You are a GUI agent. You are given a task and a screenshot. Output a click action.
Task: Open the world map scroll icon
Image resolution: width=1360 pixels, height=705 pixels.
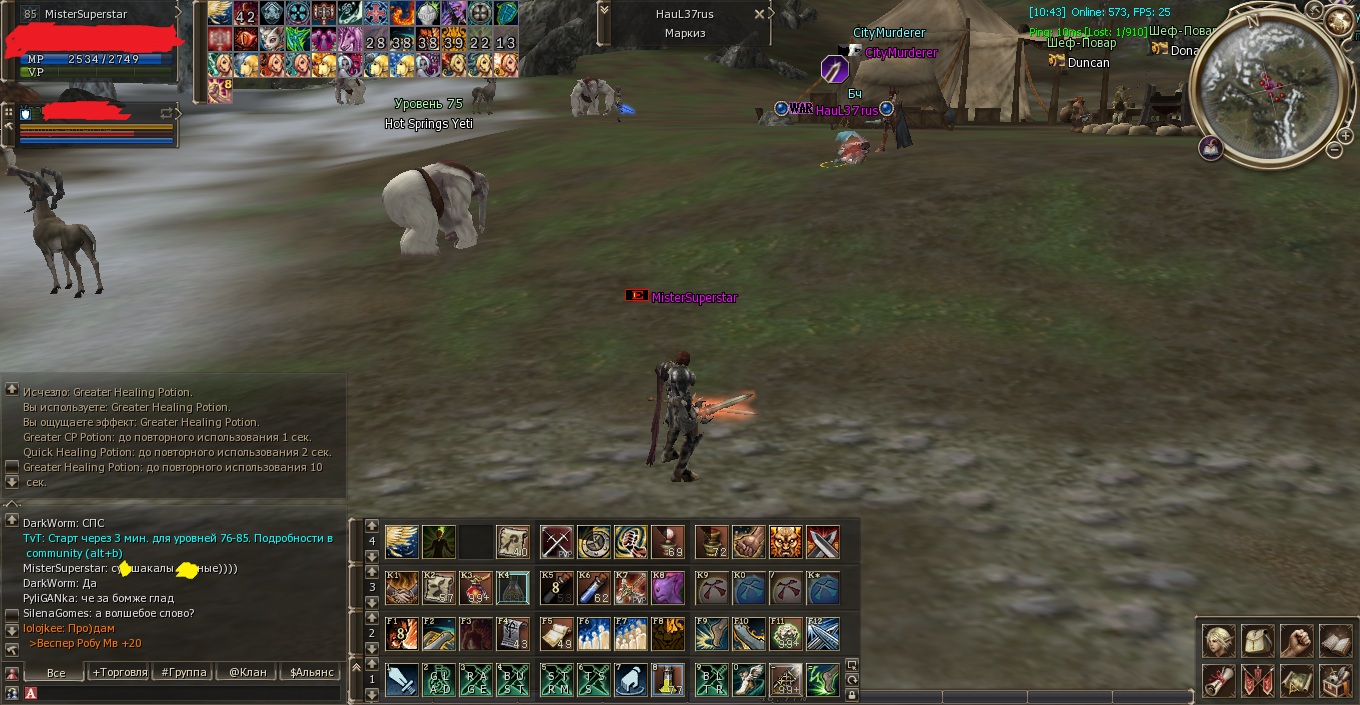[x=1296, y=680]
